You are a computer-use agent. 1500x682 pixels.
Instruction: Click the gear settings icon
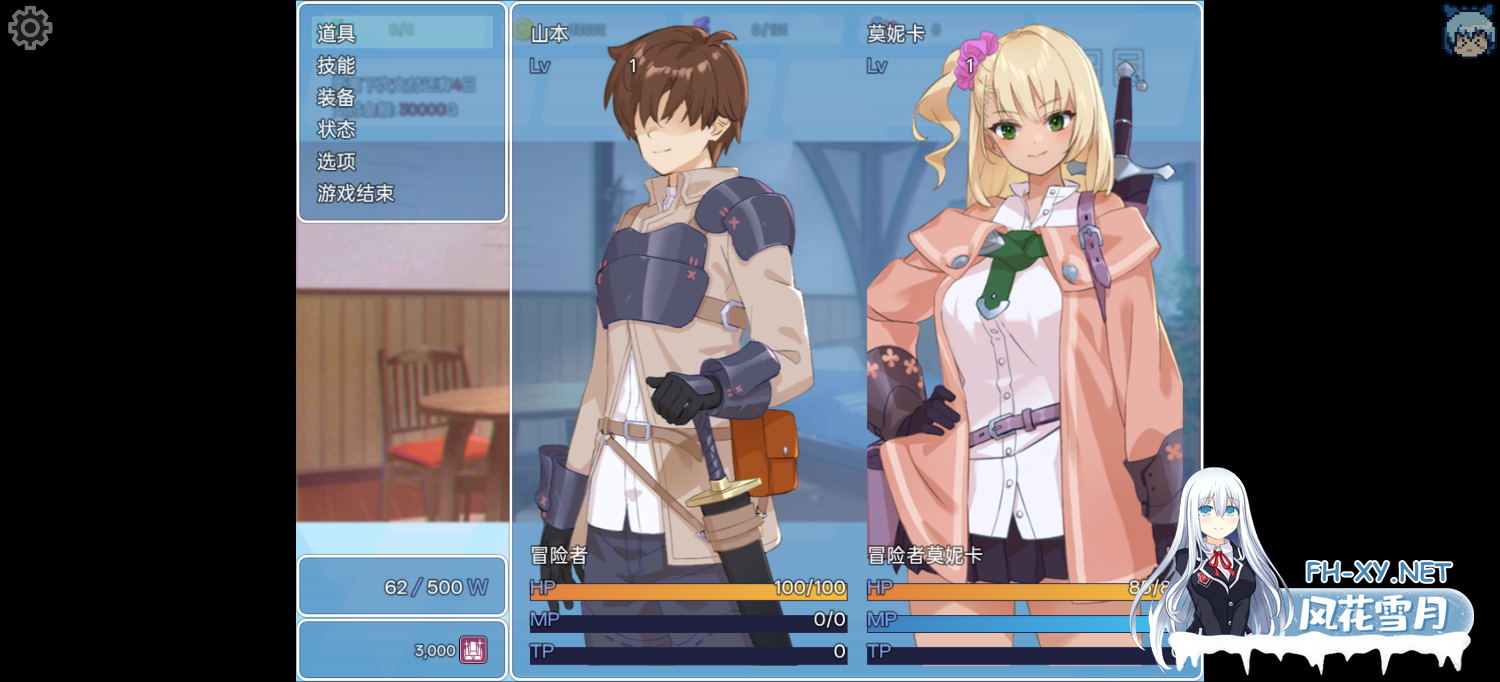pos(30,28)
